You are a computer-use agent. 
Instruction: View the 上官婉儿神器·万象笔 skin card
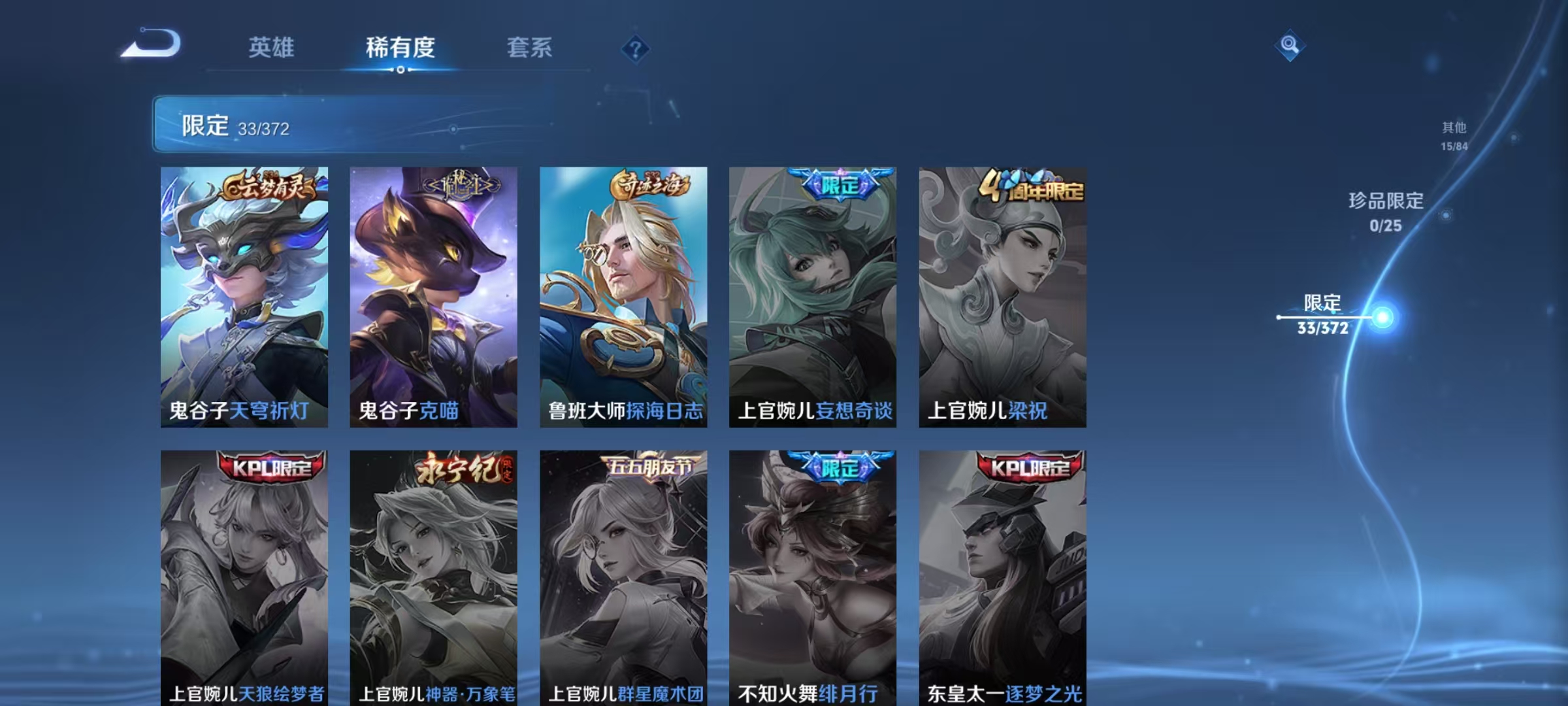click(x=433, y=582)
